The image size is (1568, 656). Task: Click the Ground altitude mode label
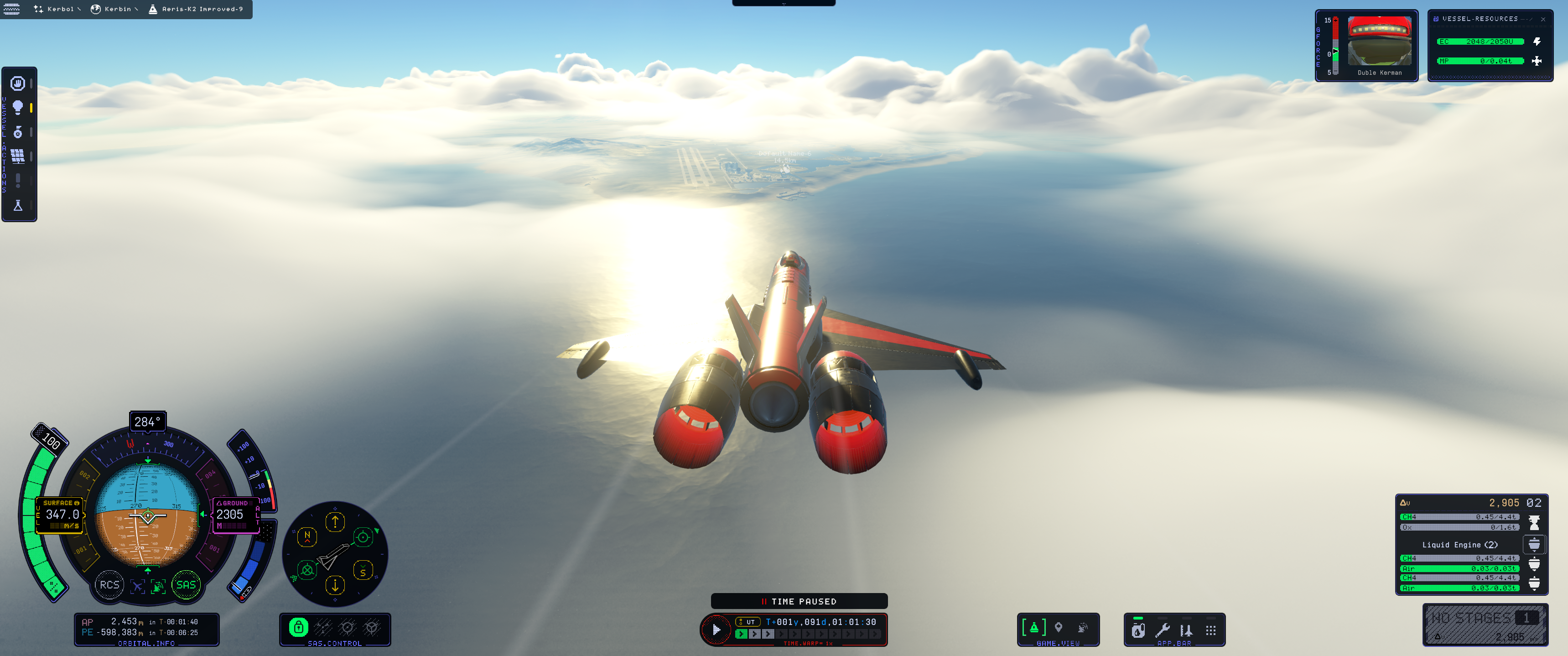234,503
